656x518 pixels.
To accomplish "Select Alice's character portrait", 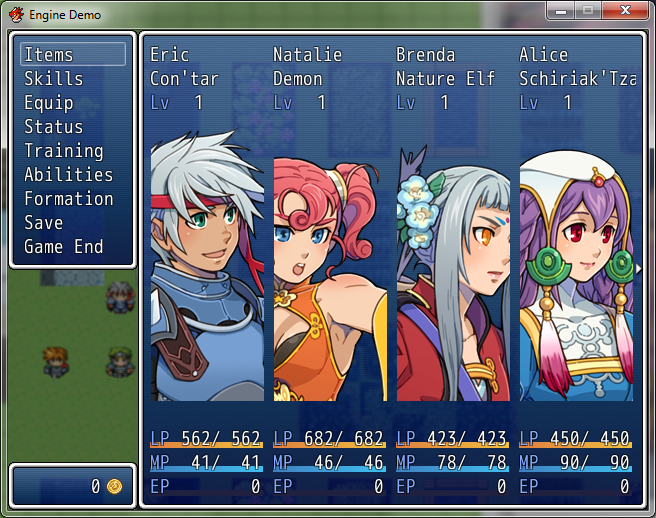I will pyautogui.click(x=576, y=272).
